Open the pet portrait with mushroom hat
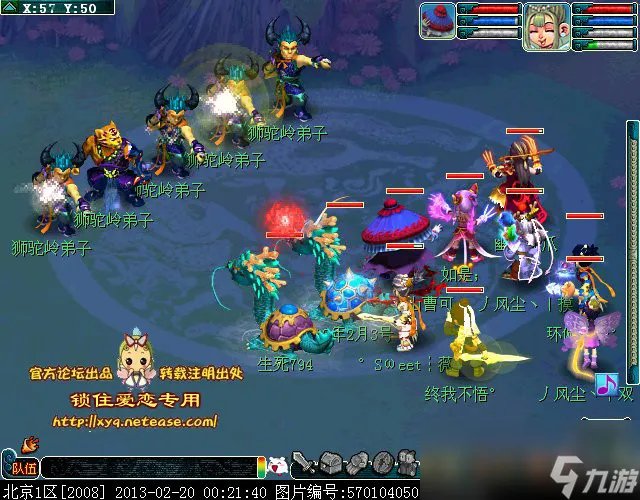The height and width of the screenshot is (500, 640). pos(437,20)
